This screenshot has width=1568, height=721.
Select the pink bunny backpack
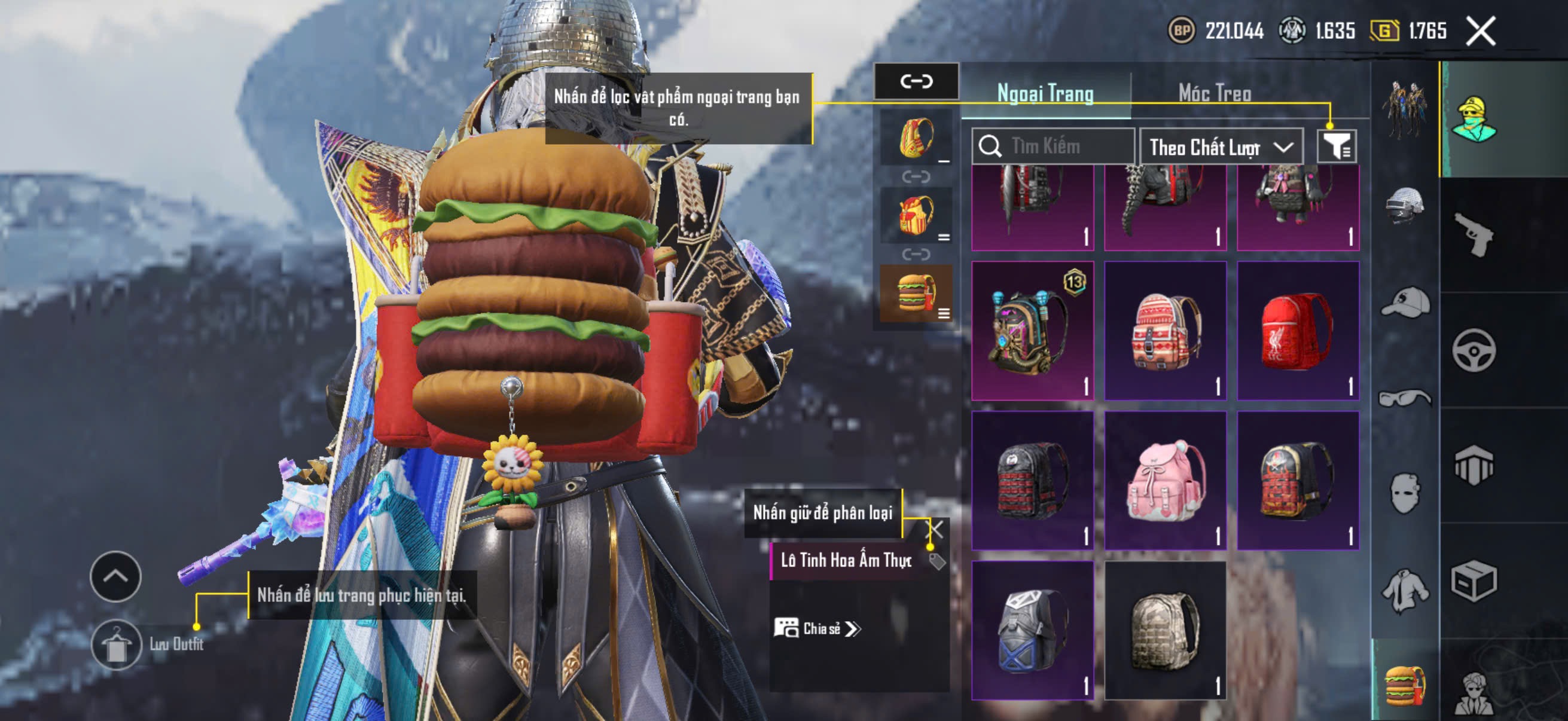tap(1165, 481)
